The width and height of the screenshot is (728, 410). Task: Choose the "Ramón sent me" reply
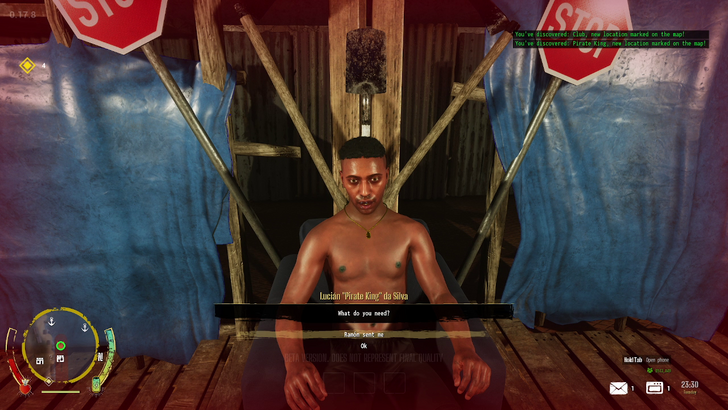pyautogui.click(x=364, y=334)
